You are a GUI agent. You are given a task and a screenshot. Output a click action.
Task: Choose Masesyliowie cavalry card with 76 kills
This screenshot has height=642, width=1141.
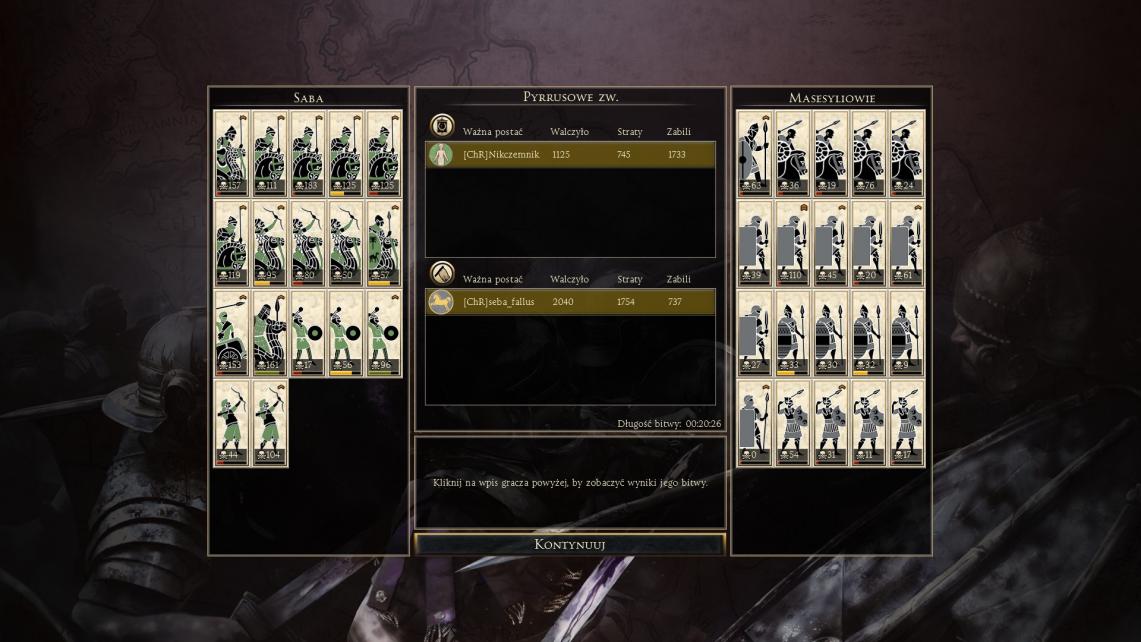[869, 153]
